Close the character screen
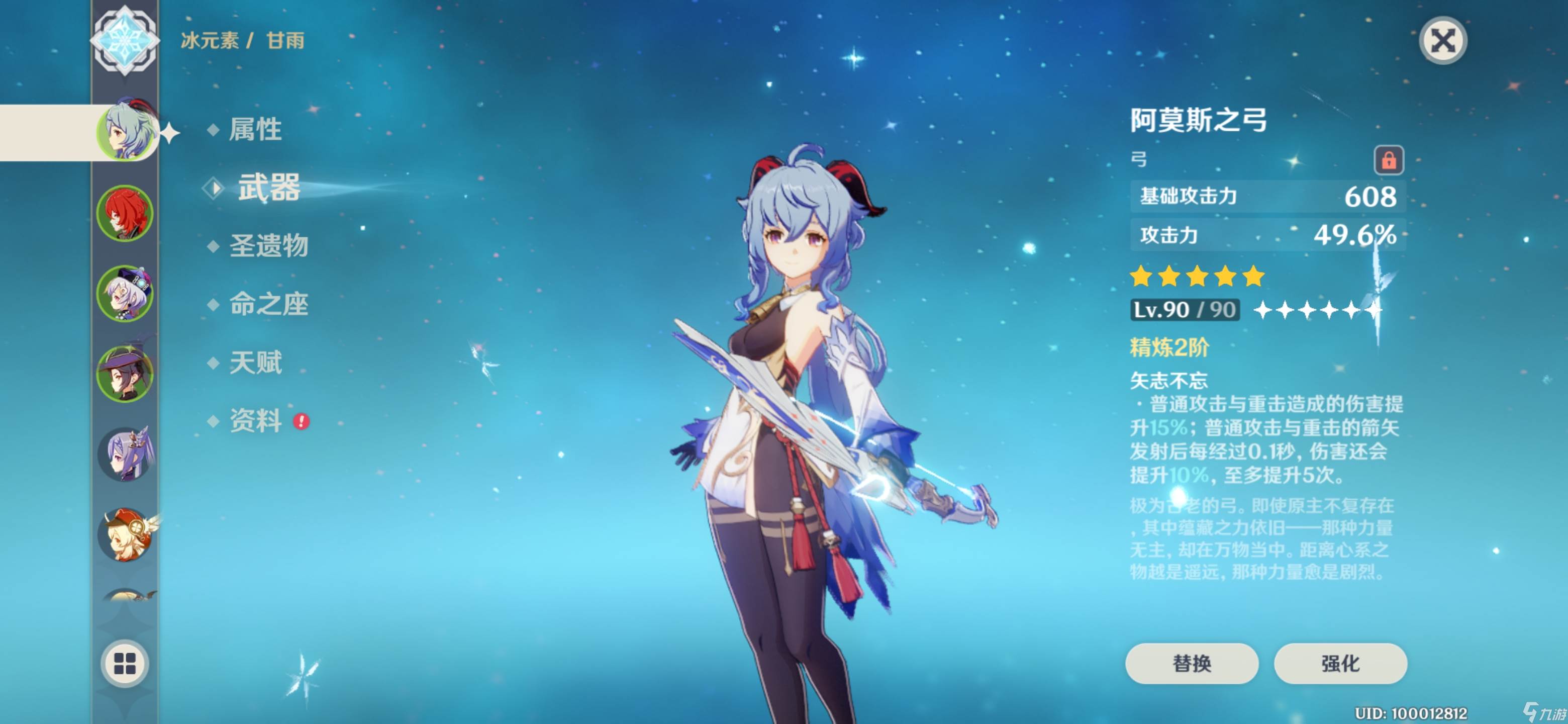This screenshot has height=724, width=1568. 1442,41
